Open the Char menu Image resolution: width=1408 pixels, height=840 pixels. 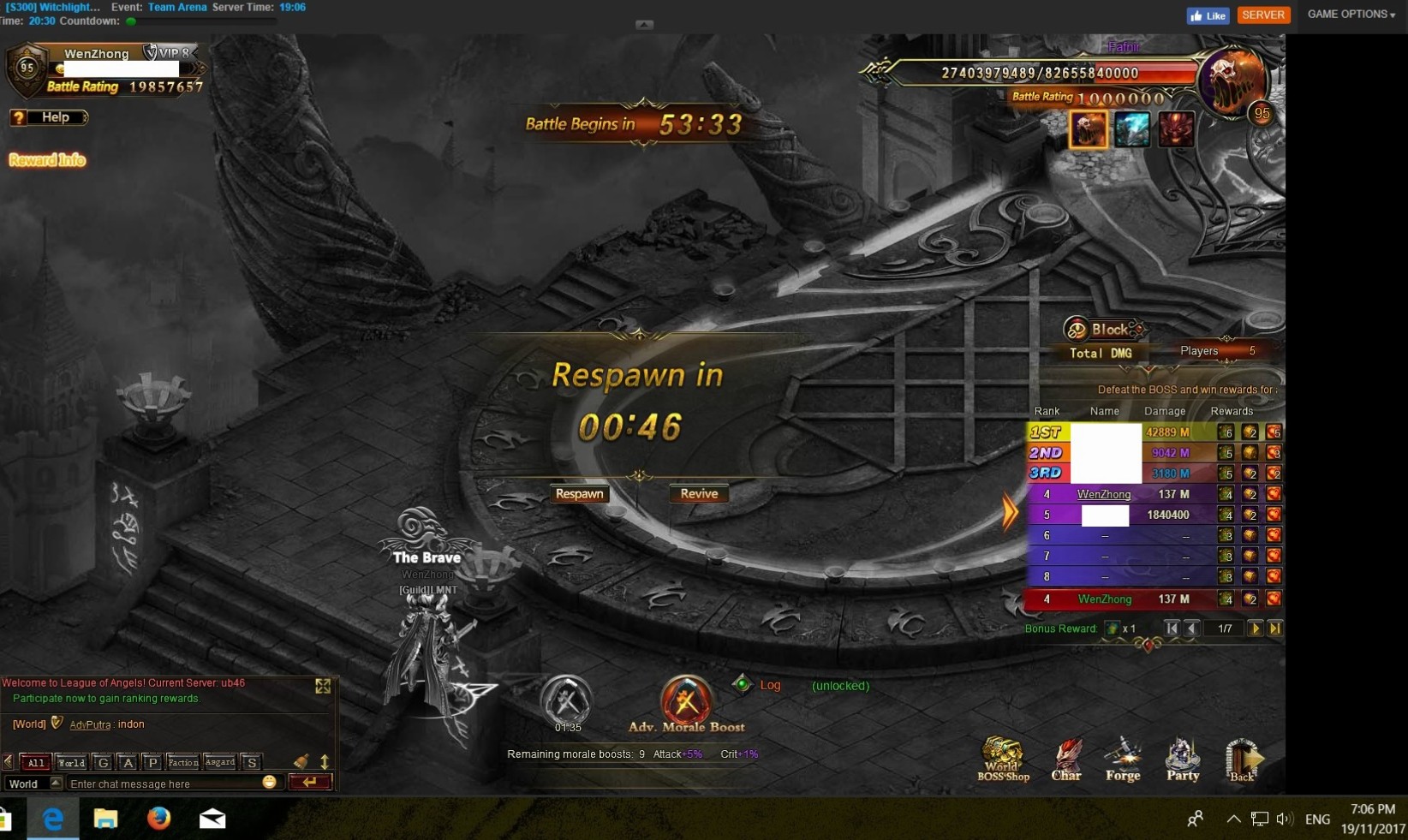1066,760
